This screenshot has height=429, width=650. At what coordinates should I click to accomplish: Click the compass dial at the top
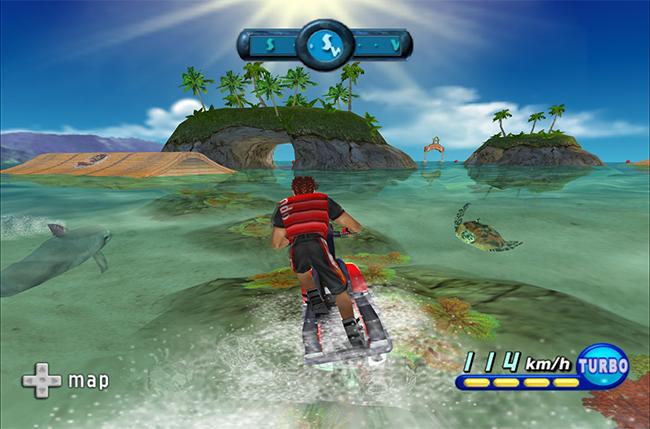pos(325,43)
